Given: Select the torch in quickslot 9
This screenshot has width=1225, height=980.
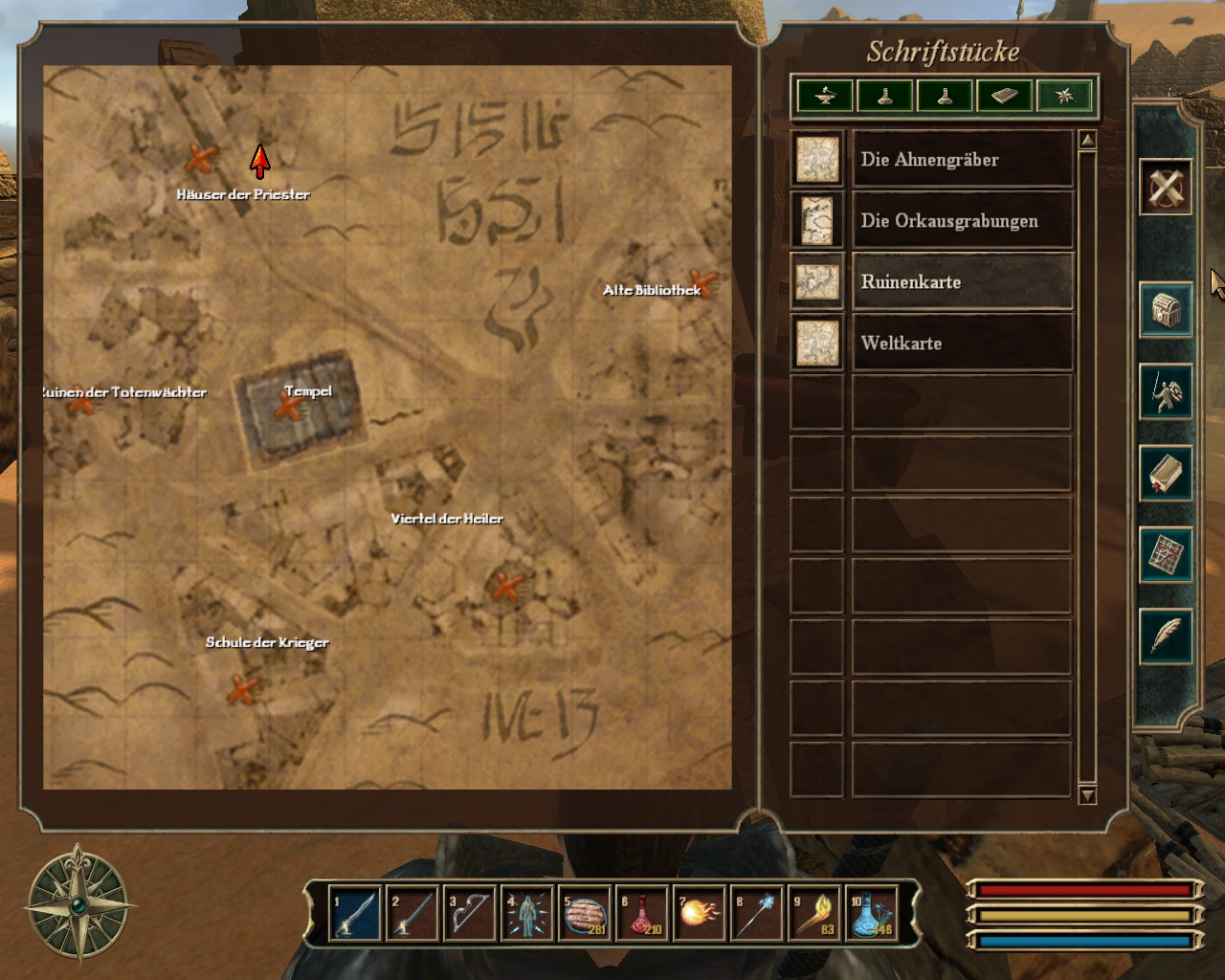Looking at the screenshot, I should pyautogui.click(x=814, y=913).
